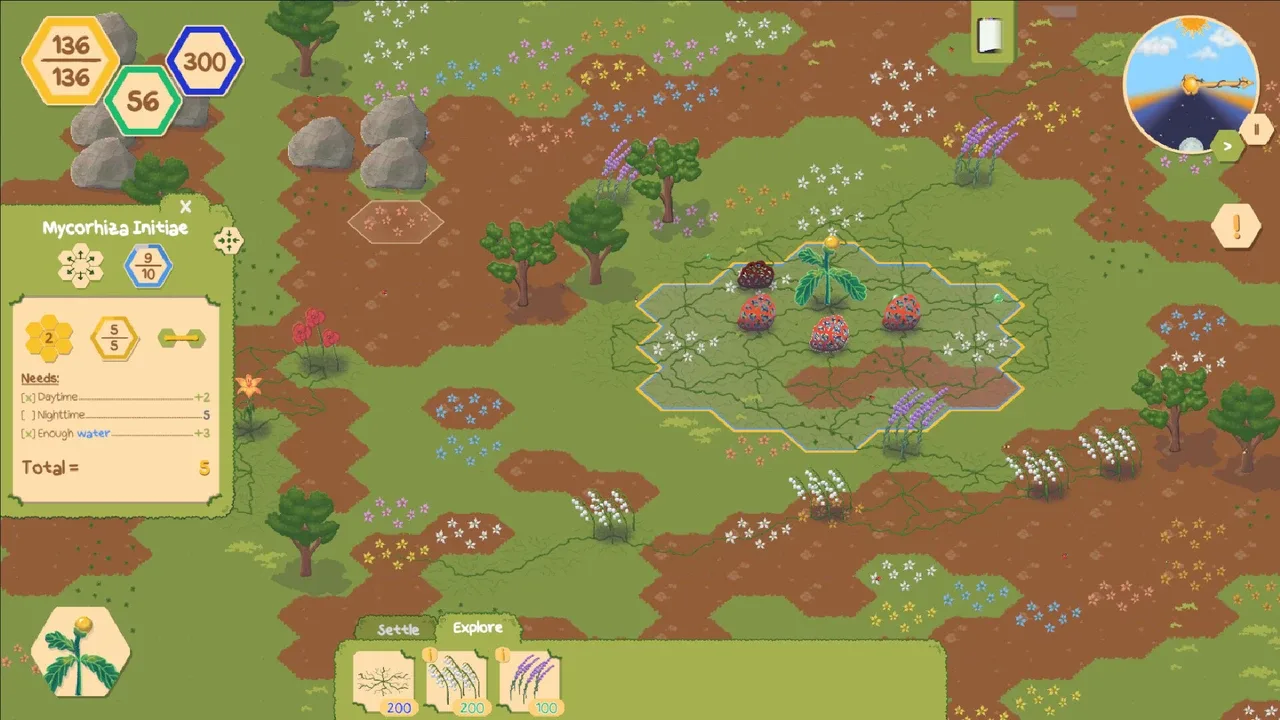1280x720 pixels.
Task: Select the Explore tab
Action: coord(477,628)
